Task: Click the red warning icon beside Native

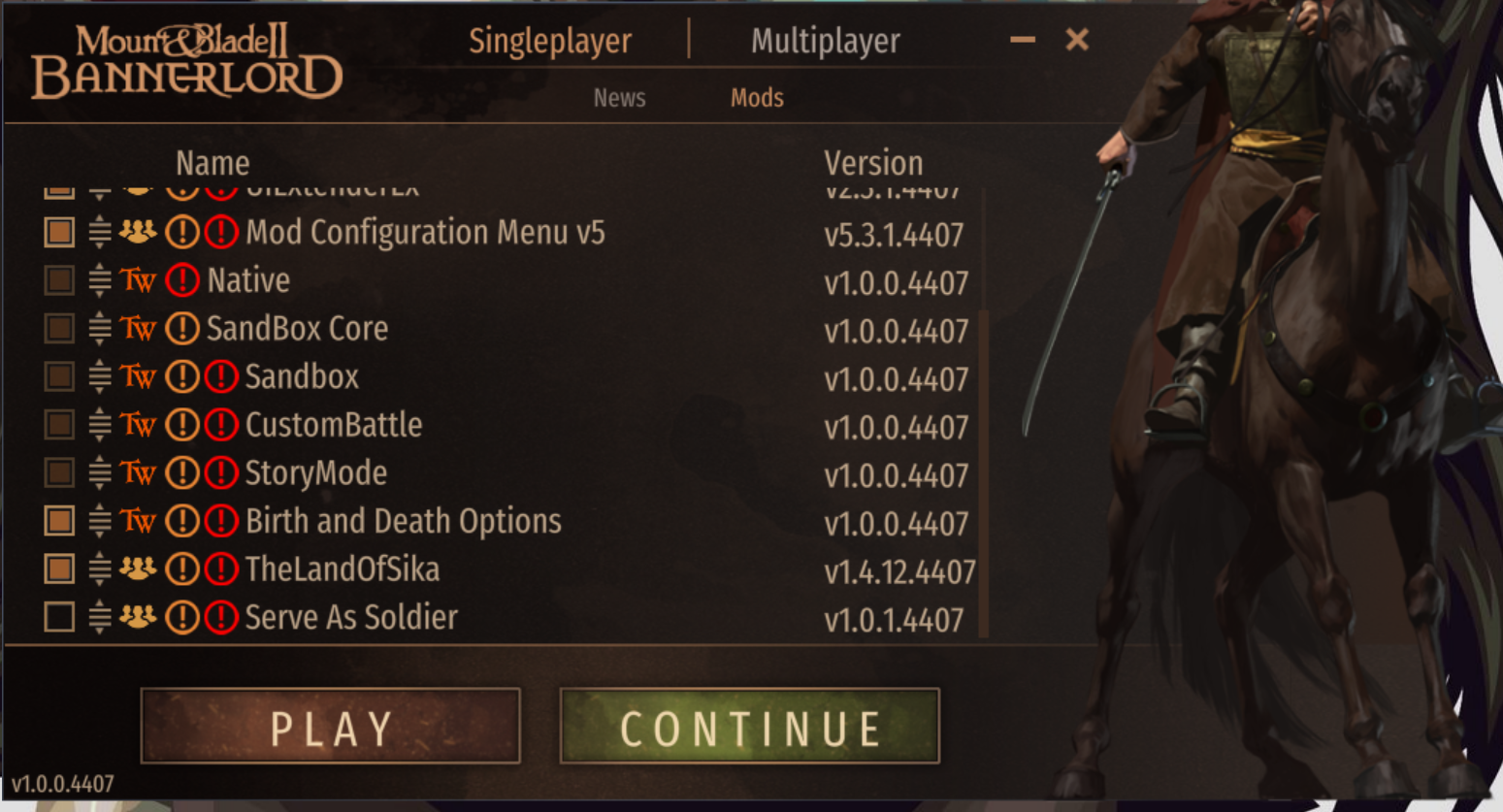Action: 182,280
